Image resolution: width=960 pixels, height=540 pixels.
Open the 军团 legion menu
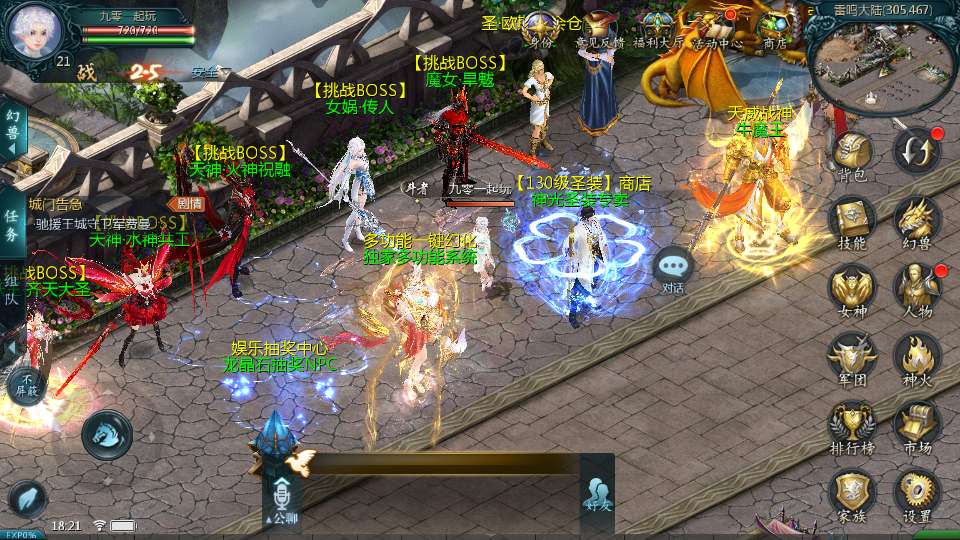852,357
